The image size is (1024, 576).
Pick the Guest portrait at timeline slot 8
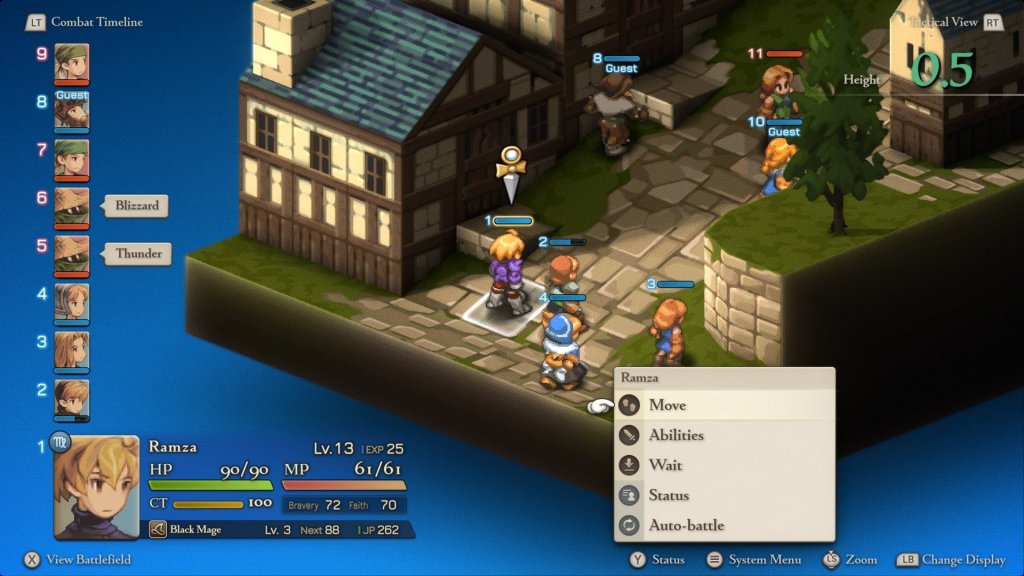tap(71, 110)
